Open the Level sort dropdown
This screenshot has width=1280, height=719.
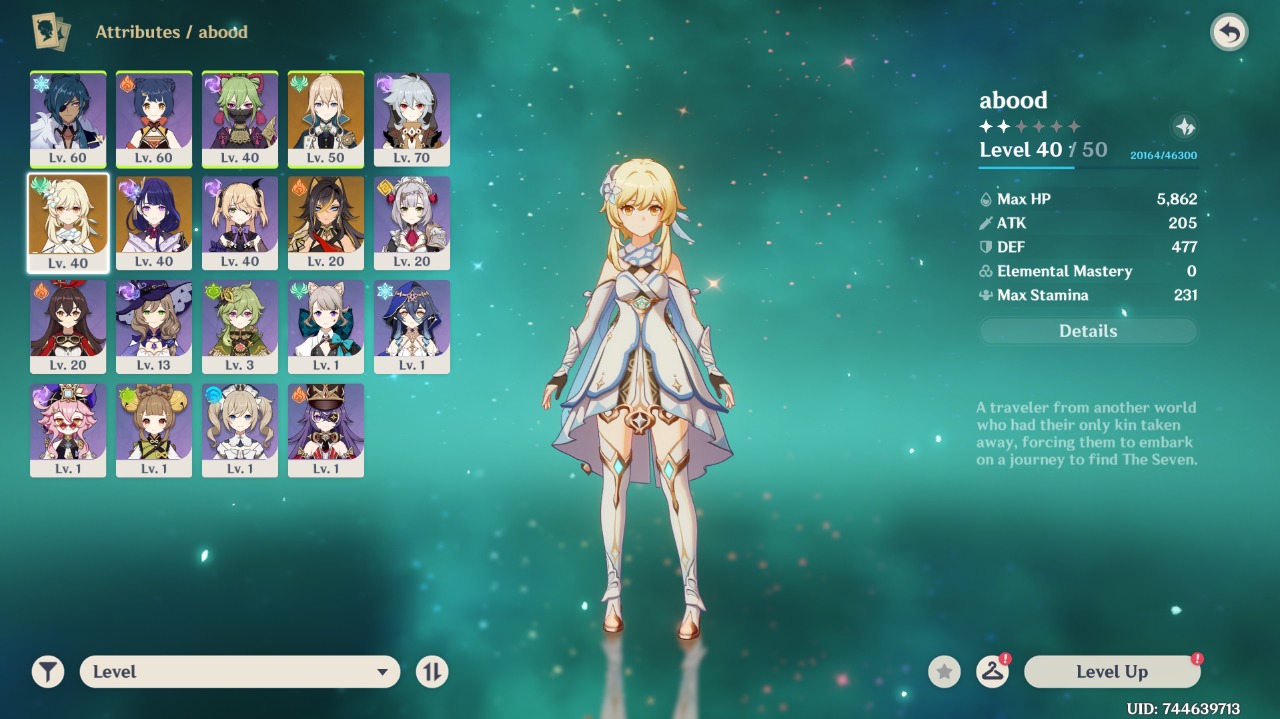240,672
